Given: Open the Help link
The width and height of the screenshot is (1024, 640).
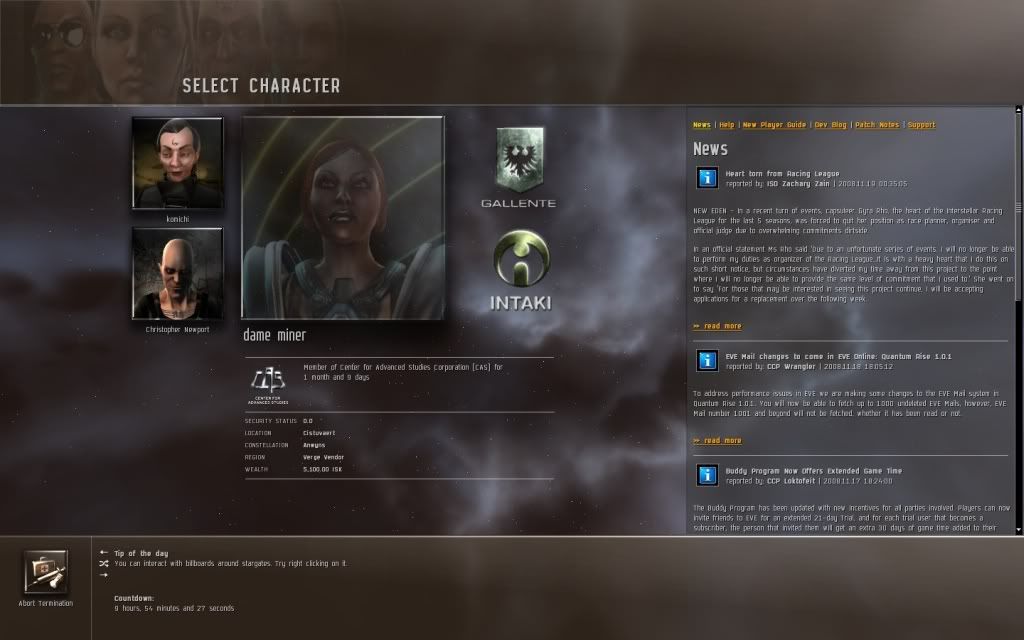Looking at the screenshot, I should (727, 125).
